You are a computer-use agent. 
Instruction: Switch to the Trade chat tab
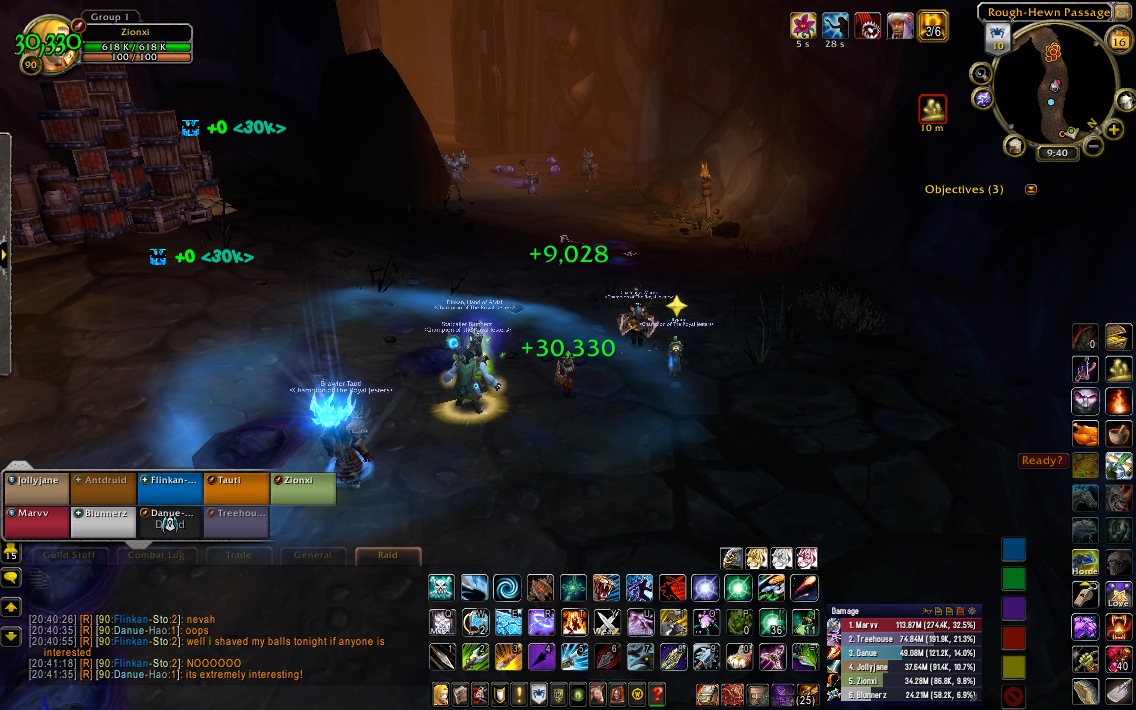[x=238, y=555]
